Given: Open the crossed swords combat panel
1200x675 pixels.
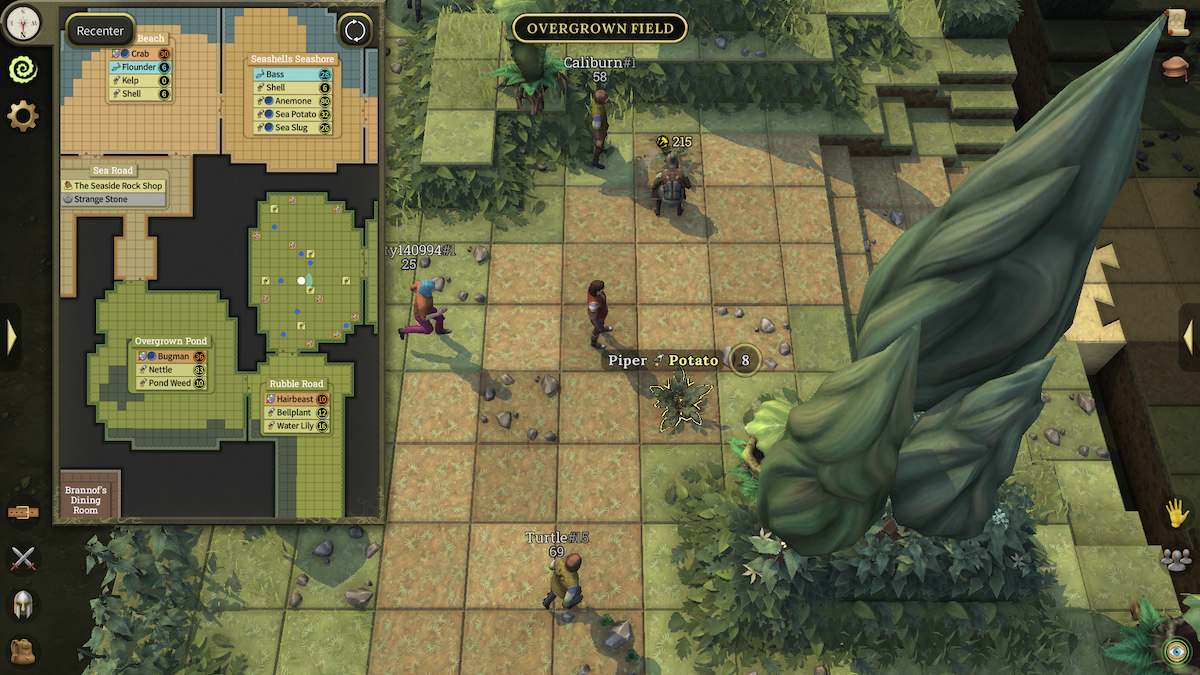Looking at the screenshot, I should [22, 559].
